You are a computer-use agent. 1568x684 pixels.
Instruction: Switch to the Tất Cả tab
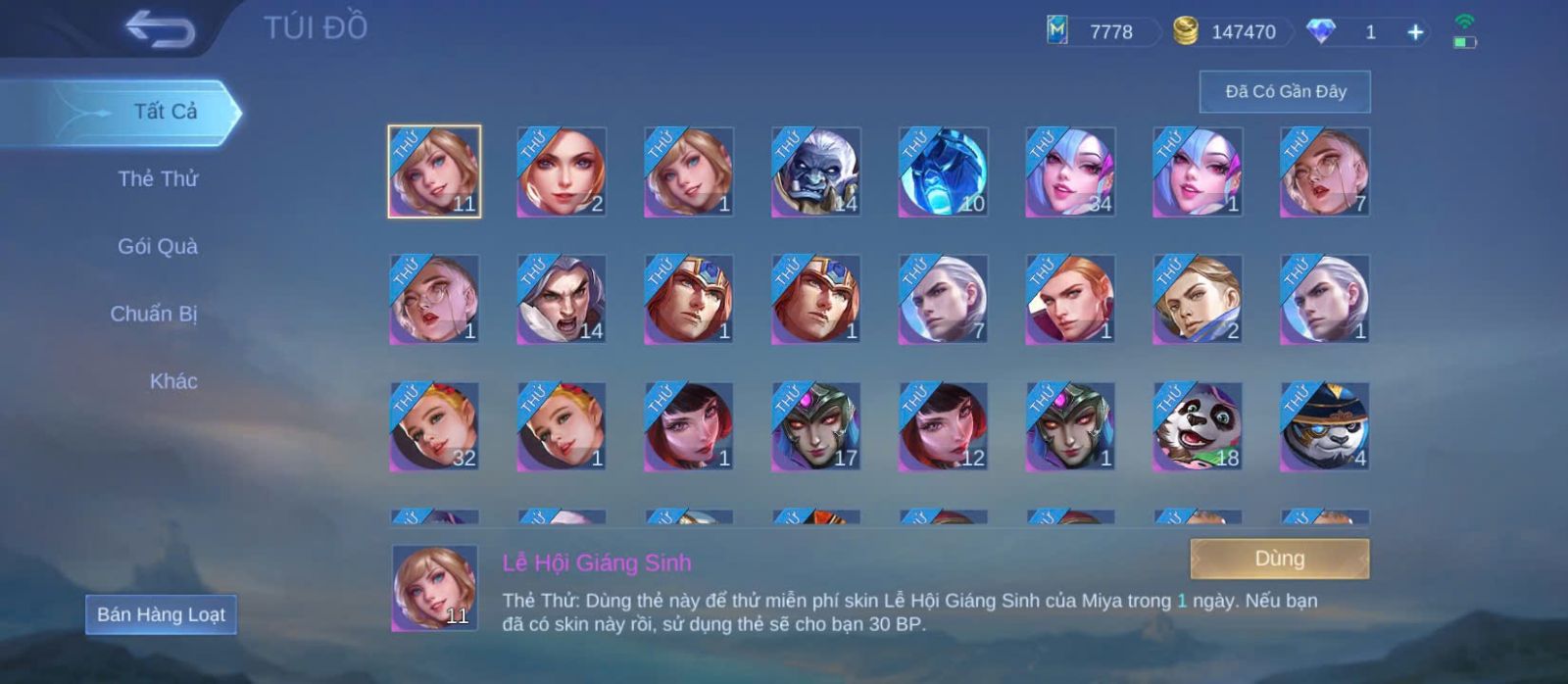[165, 112]
